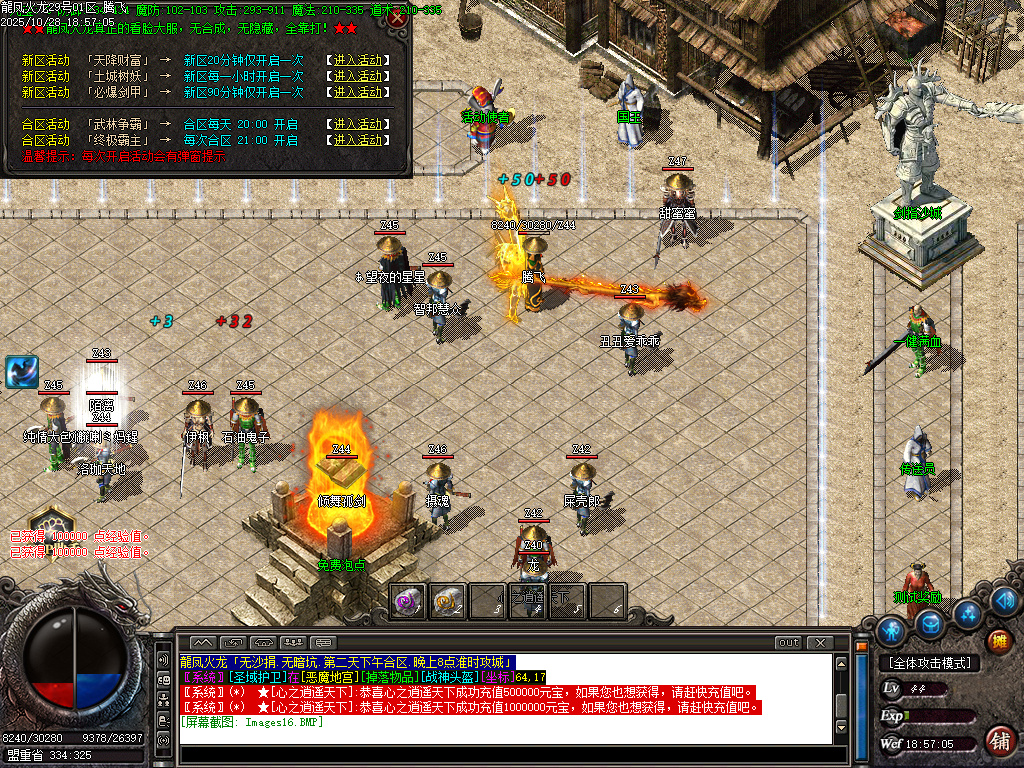This screenshot has height=768, width=1024.
Task: Open the 铺 shop button
Action: pos(998,741)
